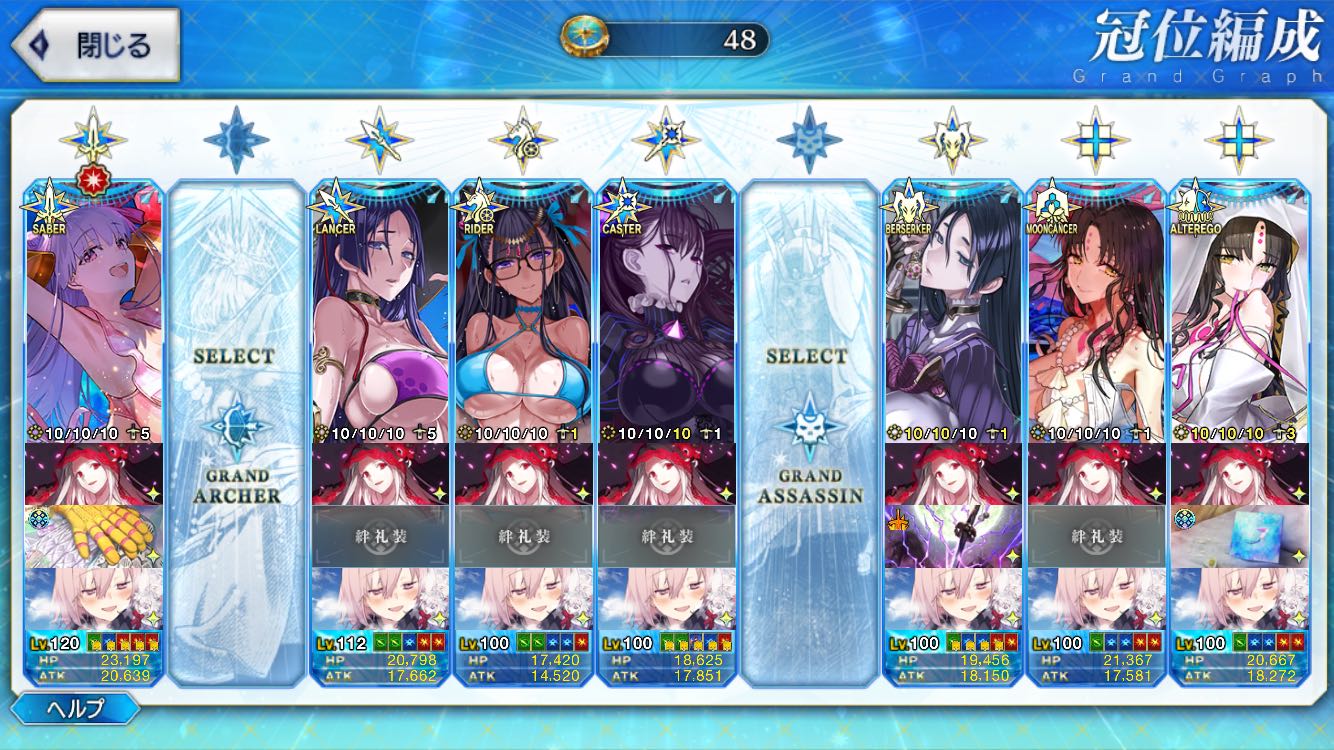
Task: Select the Grand Lancer servant card
Action: coord(380,310)
